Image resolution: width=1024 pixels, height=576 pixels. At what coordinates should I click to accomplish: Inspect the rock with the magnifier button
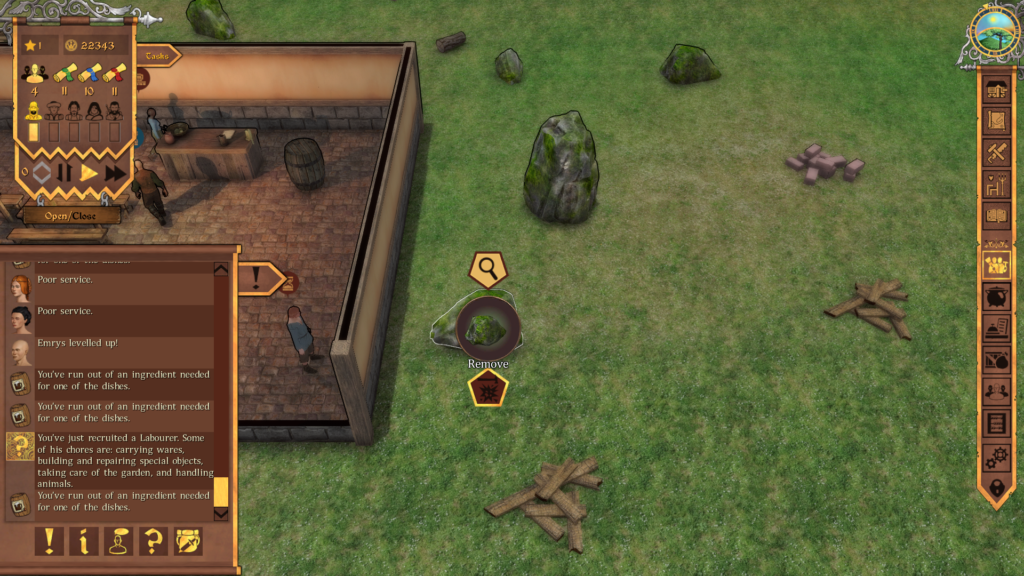coord(488,268)
